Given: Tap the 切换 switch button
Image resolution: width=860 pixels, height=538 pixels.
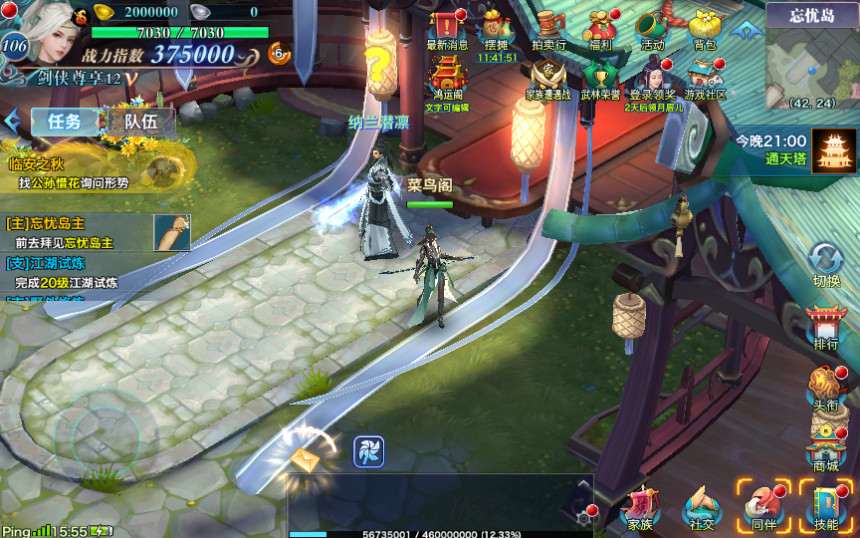Looking at the screenshot, I should [x=826, y=264].
